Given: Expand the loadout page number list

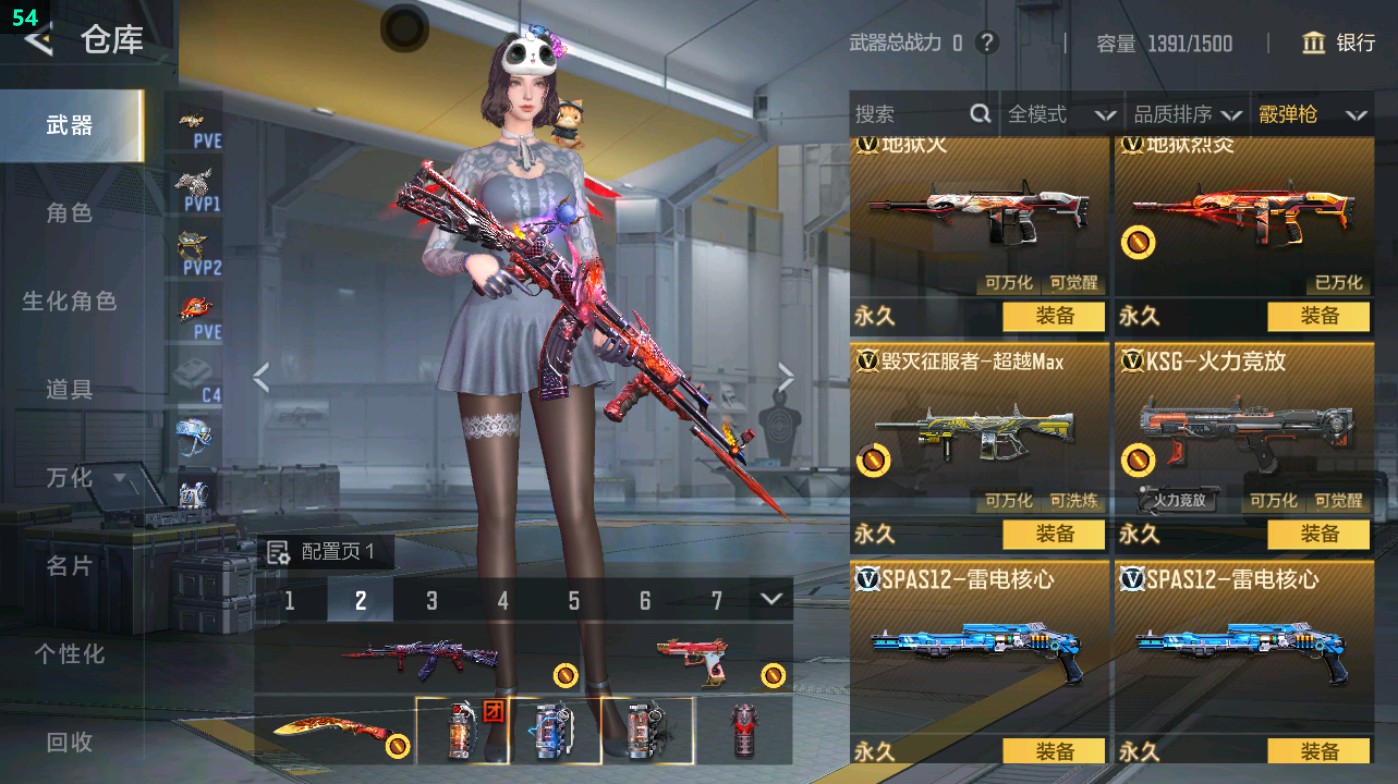Looking at the screenshot, I should pyautogui.click(x=770, y=599).
